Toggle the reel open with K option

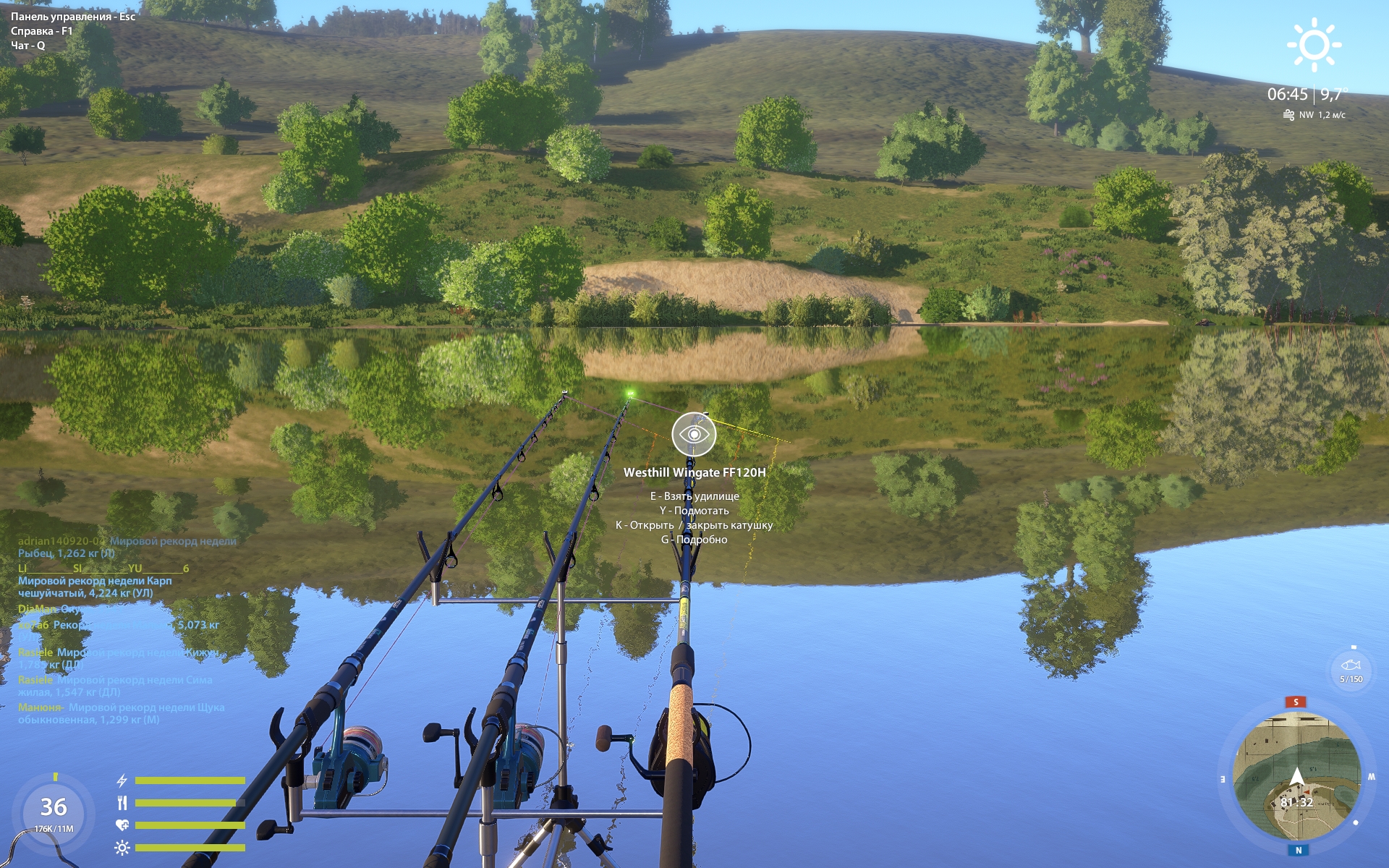(x=696, y=526)
